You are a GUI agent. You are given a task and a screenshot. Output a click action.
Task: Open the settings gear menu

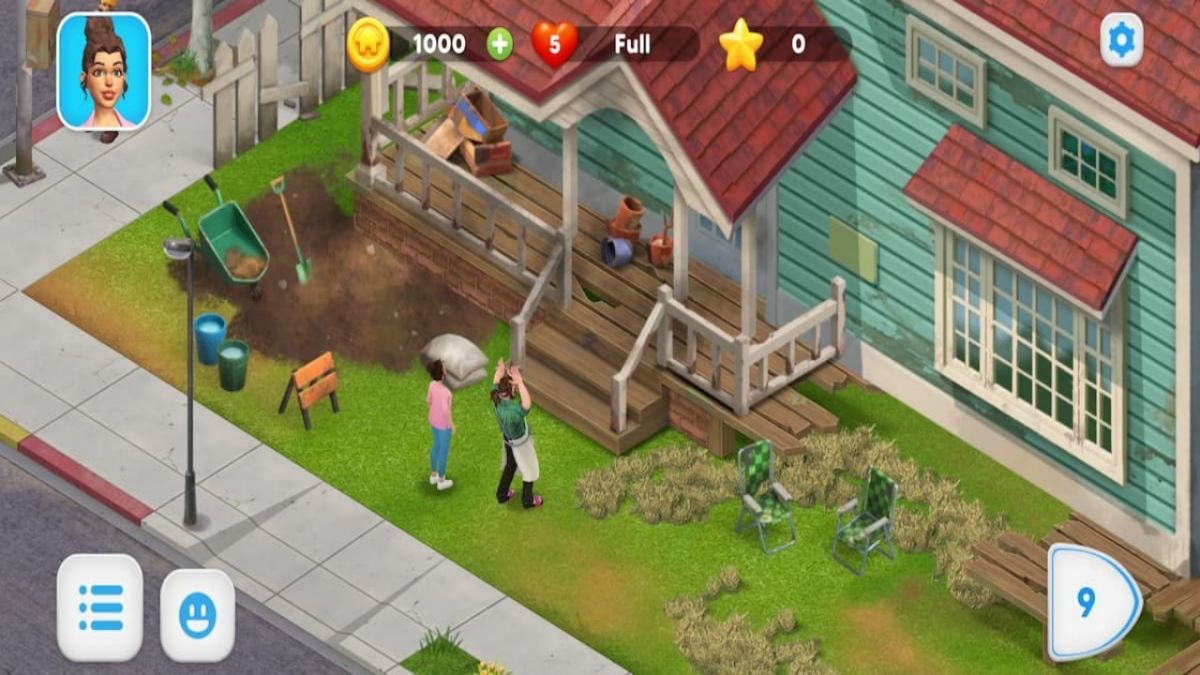coord(1121,40)
